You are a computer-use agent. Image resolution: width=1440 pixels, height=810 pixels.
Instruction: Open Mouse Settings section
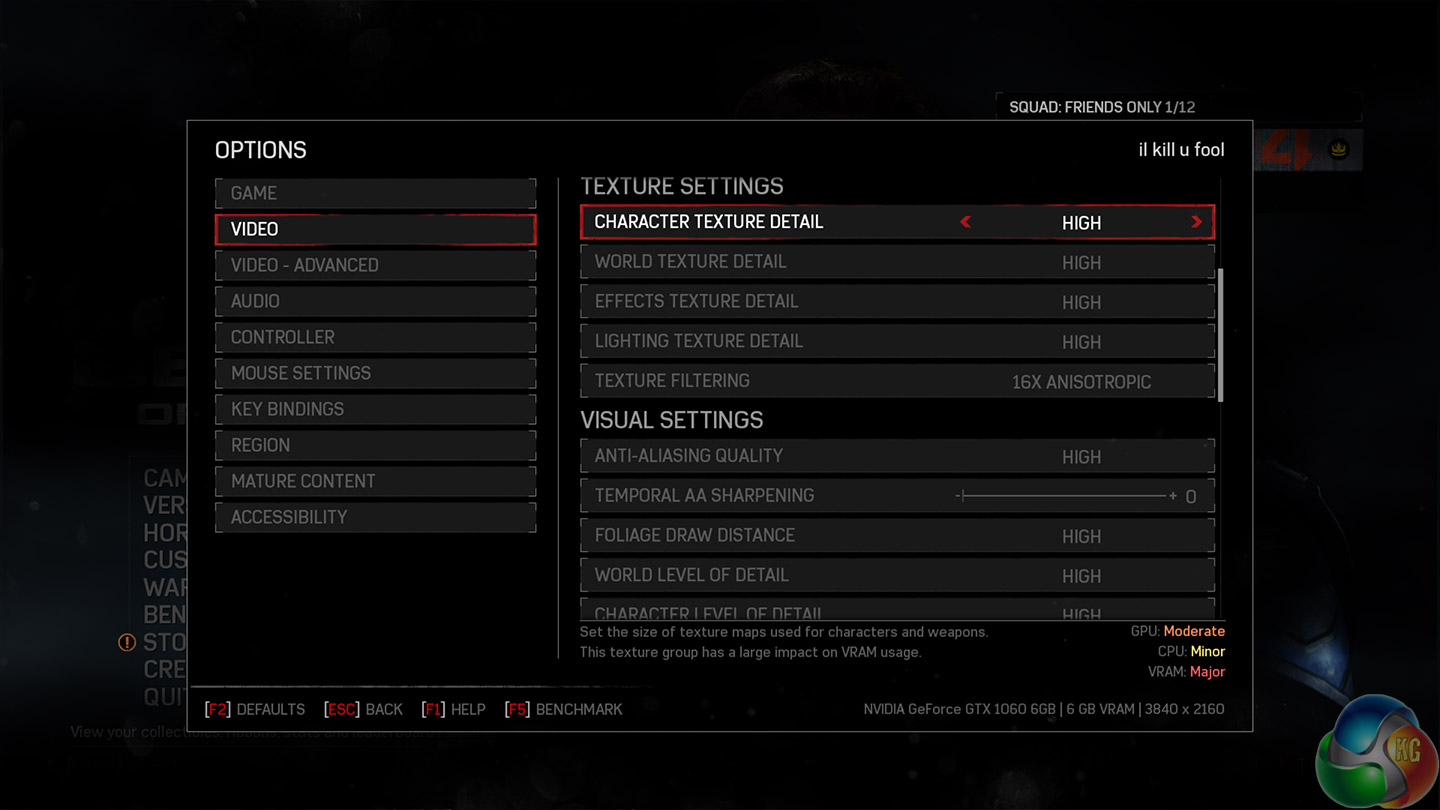click(x=375, y=373)
